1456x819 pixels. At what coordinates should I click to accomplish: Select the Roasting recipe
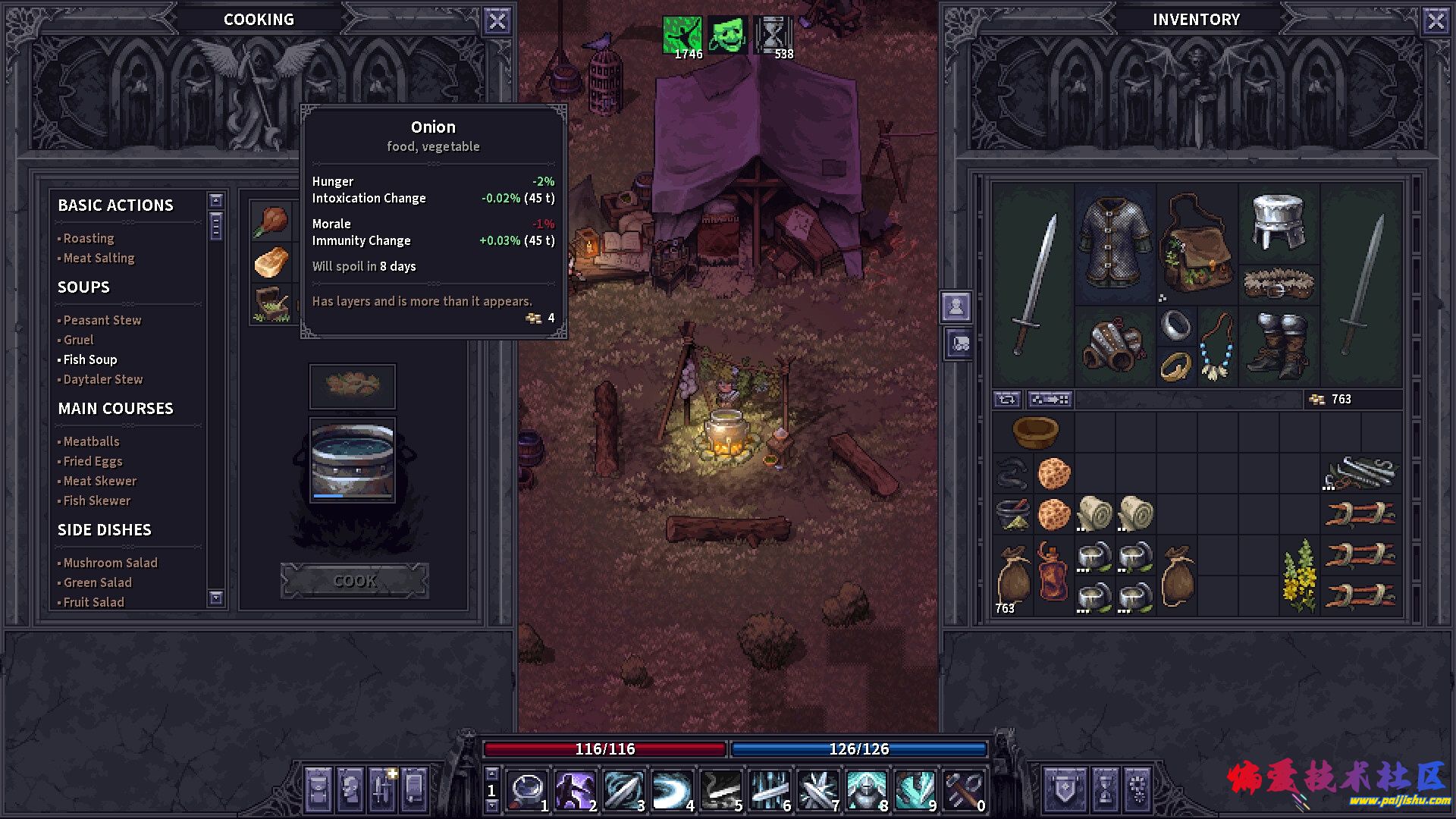point(89,238)
